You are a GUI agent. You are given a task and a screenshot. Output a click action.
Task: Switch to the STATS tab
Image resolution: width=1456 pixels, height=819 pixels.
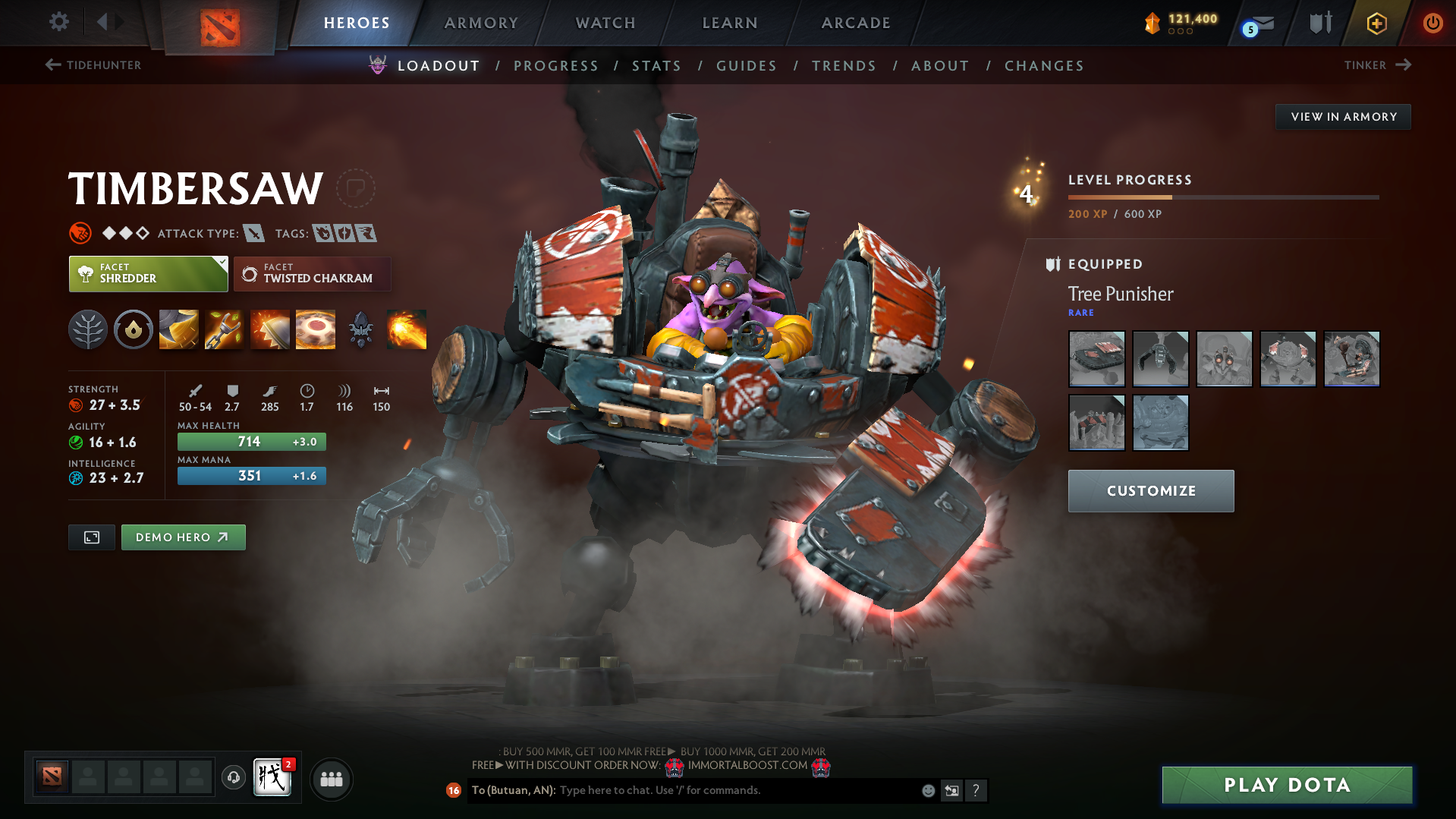click(656, 65)
